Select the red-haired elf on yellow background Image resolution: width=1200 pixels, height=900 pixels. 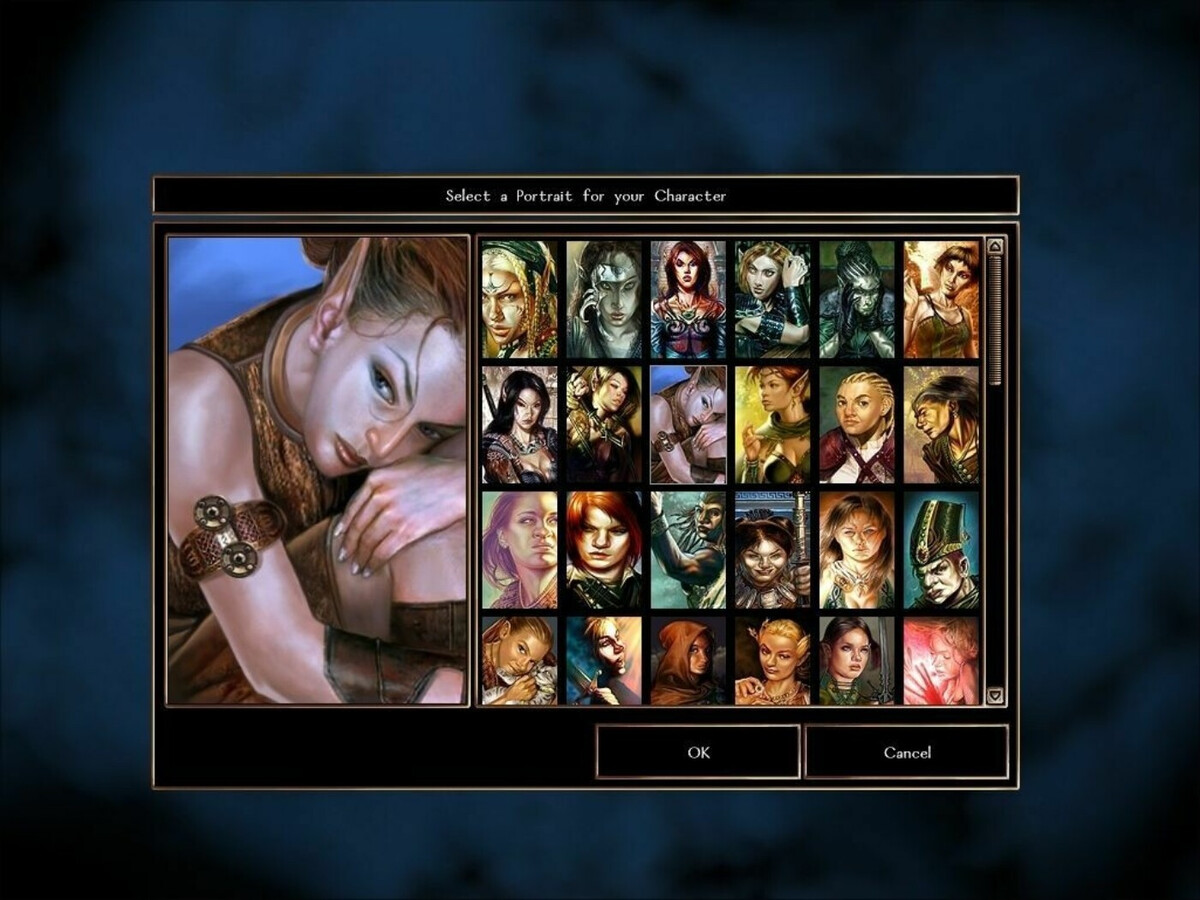[773, 425]
